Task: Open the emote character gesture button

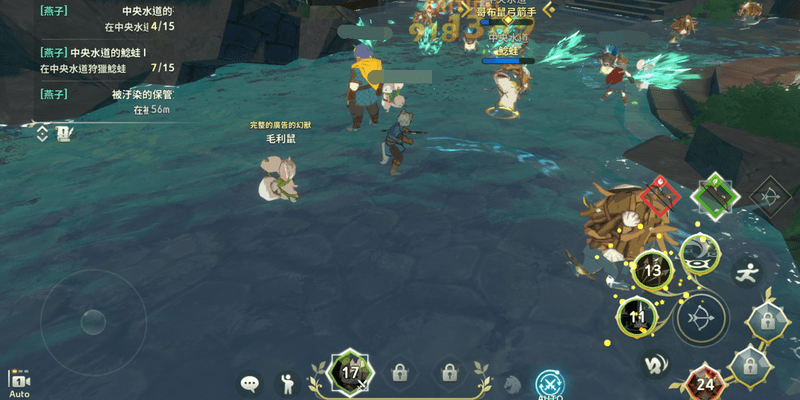Action: pyautogui.click(x=287, y=382)
